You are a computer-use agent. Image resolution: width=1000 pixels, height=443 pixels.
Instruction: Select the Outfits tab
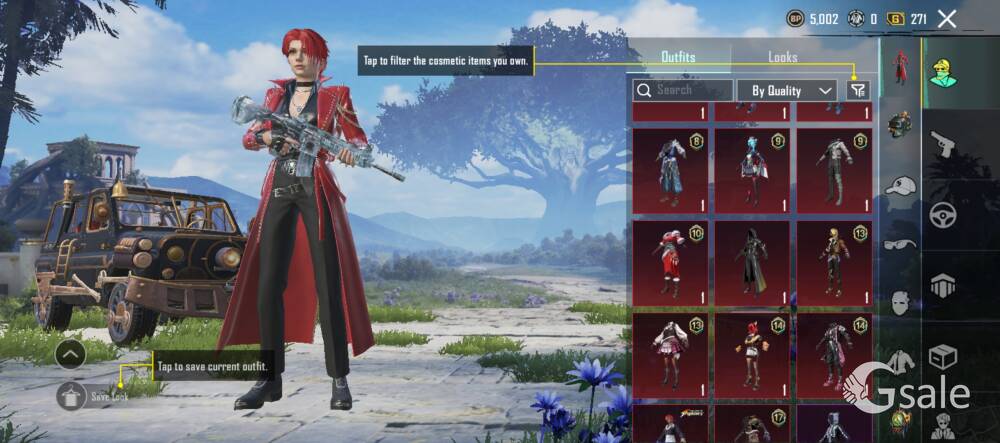[x=678, y=57]
